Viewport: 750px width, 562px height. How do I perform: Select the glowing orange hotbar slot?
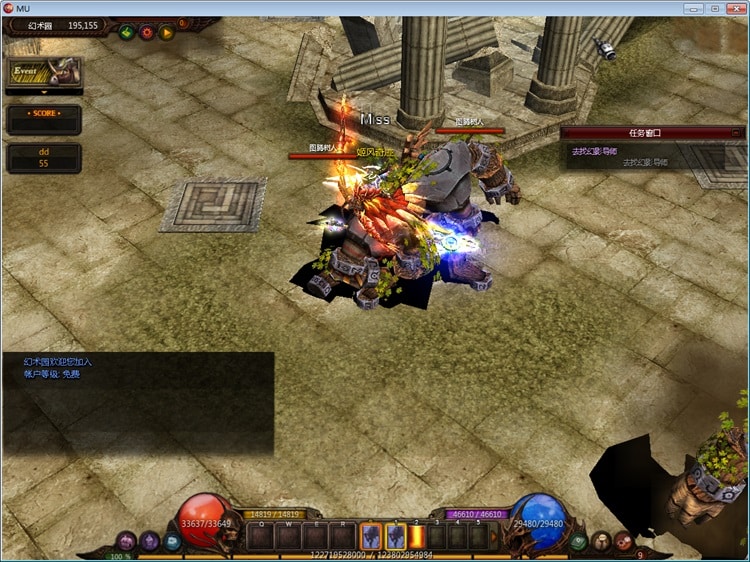pos(416,537)
